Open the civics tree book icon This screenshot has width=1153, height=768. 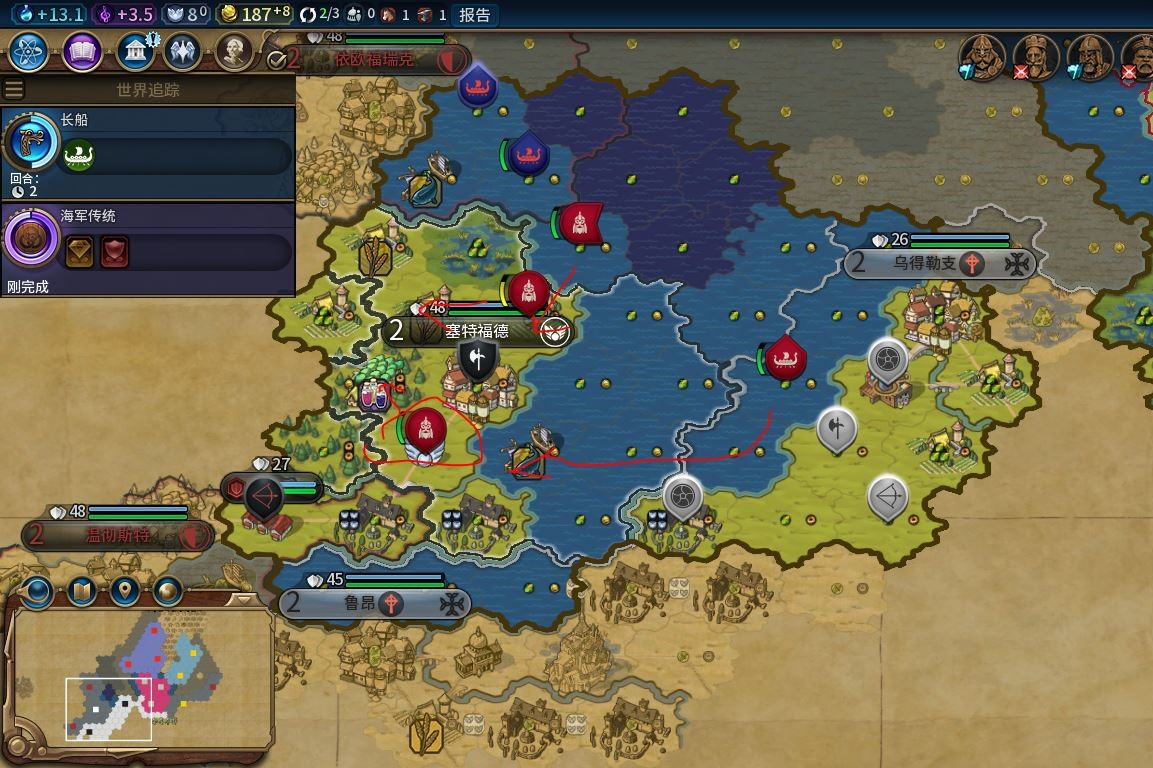(x=83, y=52)
